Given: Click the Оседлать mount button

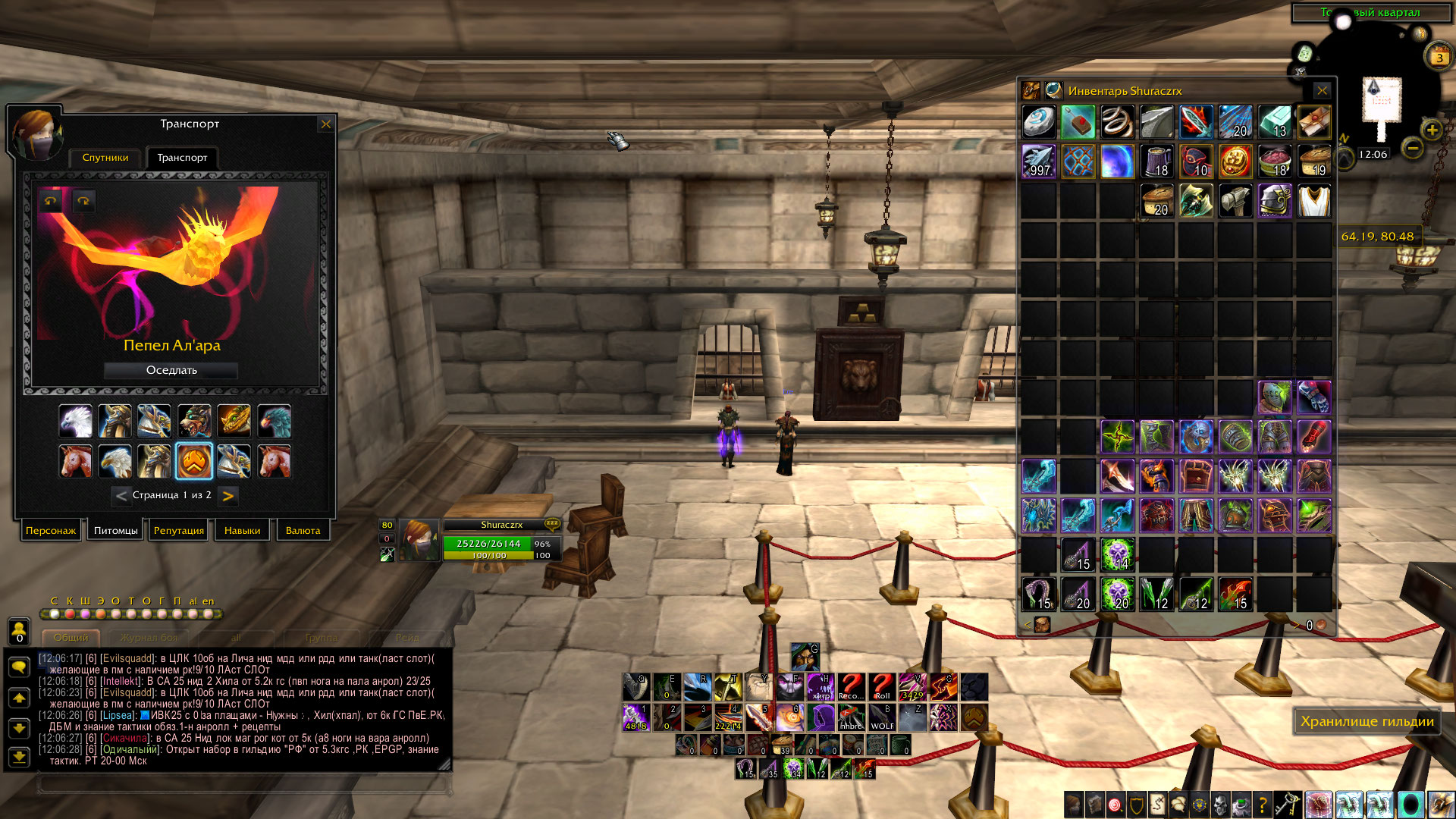Looking at the screenshot, I should 171,370.
